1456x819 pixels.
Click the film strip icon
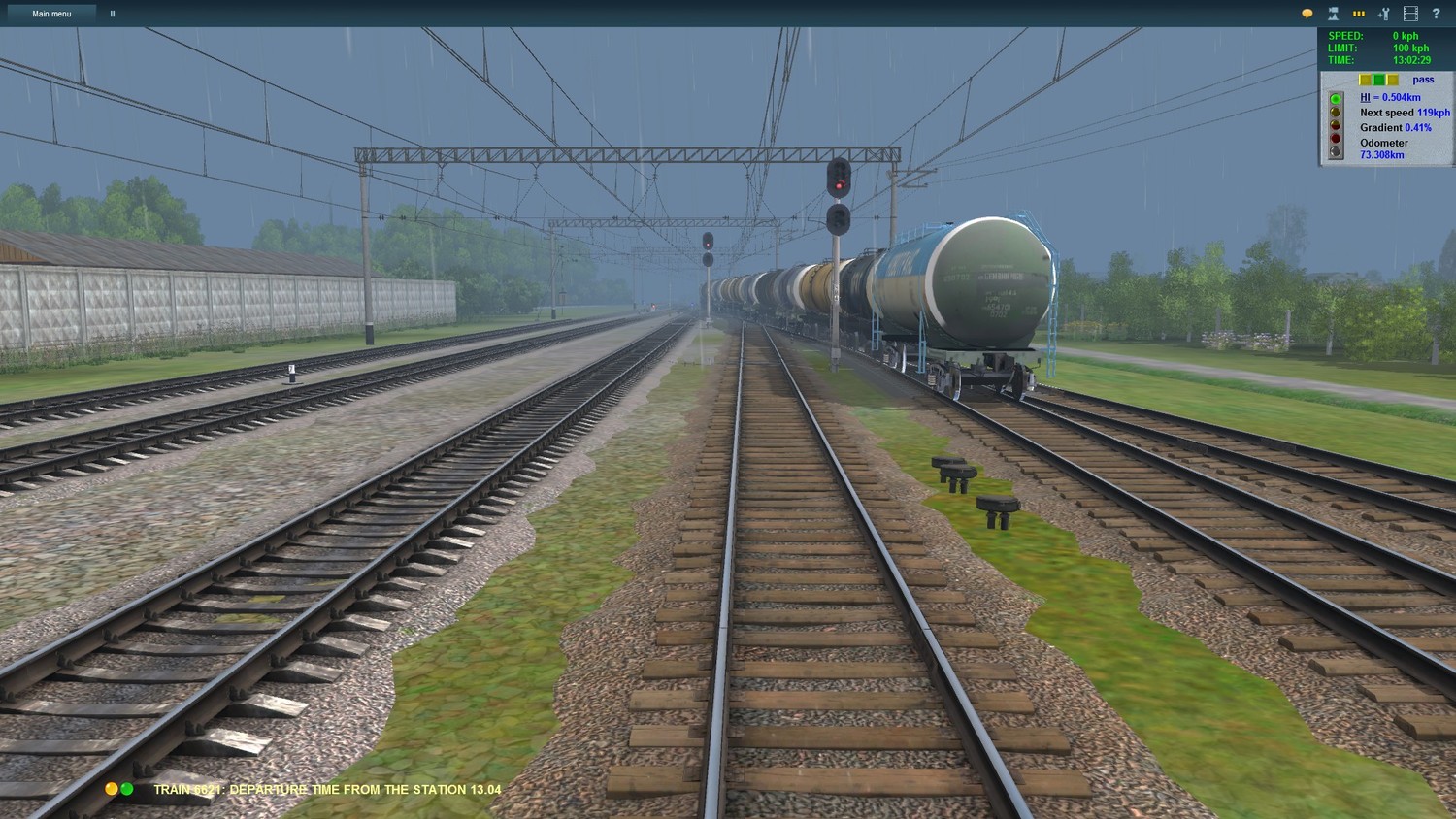1410,14
